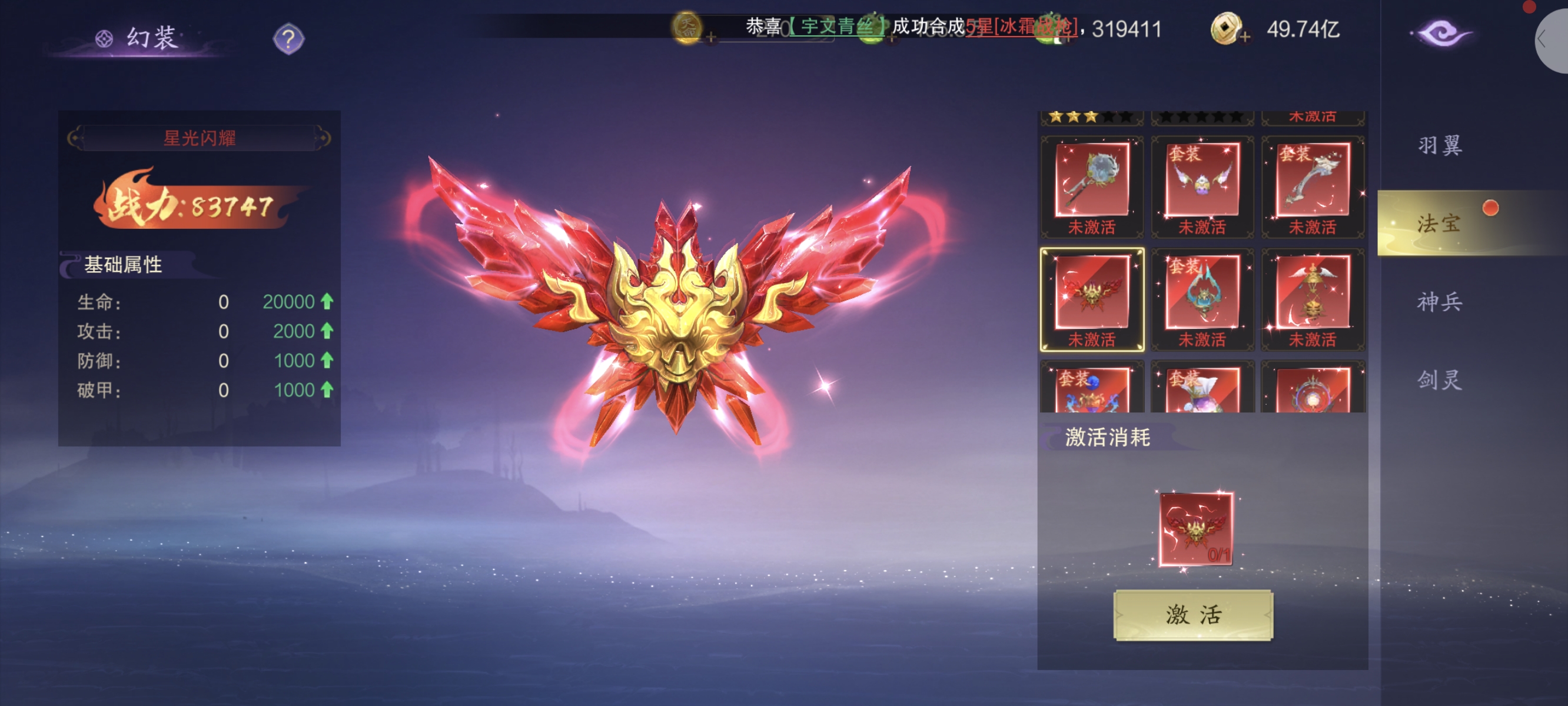Pick the blue orb set thumbnail
Viewport: 1568px width, 706px height.
[1092, 389]
